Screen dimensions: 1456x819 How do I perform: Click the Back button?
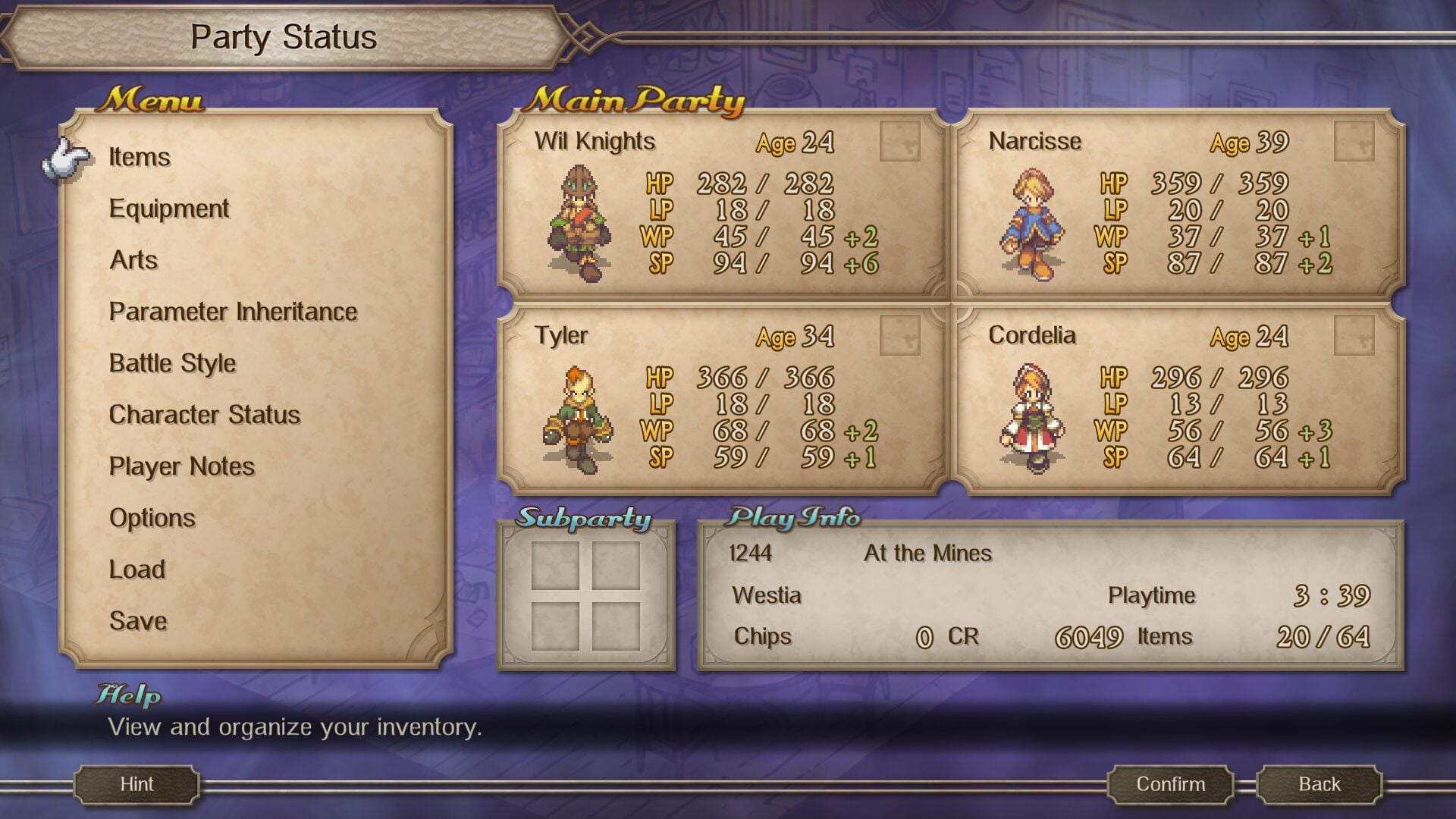point(1319,784)
